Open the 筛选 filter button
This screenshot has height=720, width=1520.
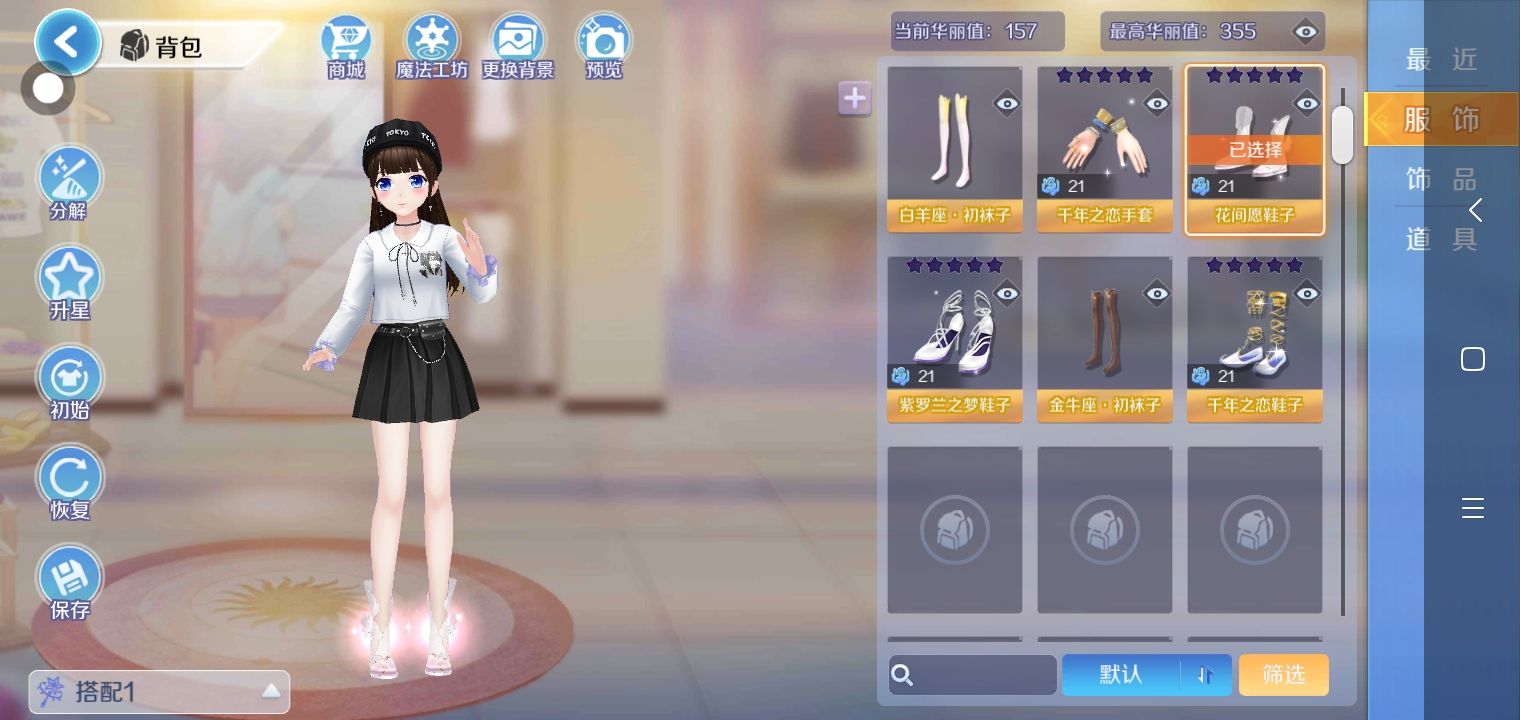1283,675
